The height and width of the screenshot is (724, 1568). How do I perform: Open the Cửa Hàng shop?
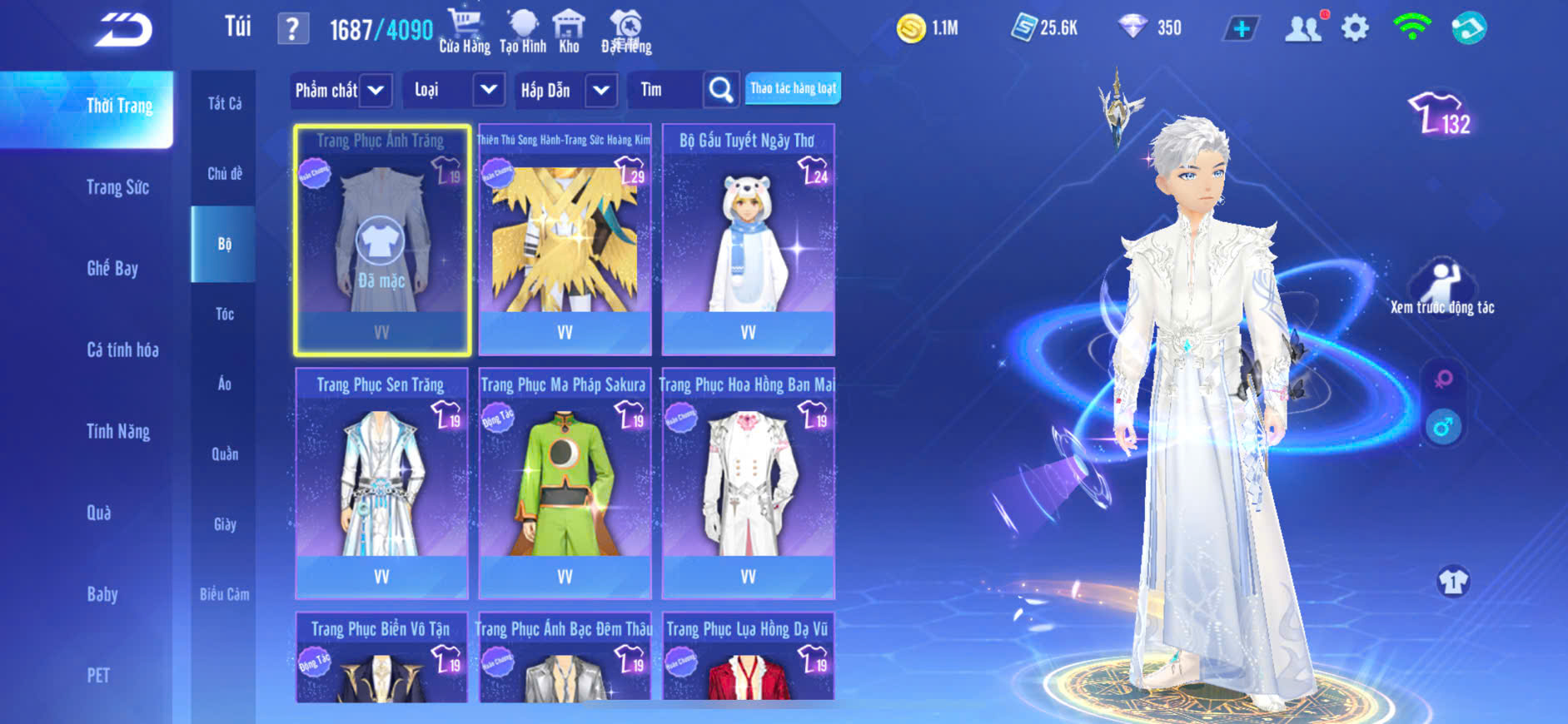[464, 31]
